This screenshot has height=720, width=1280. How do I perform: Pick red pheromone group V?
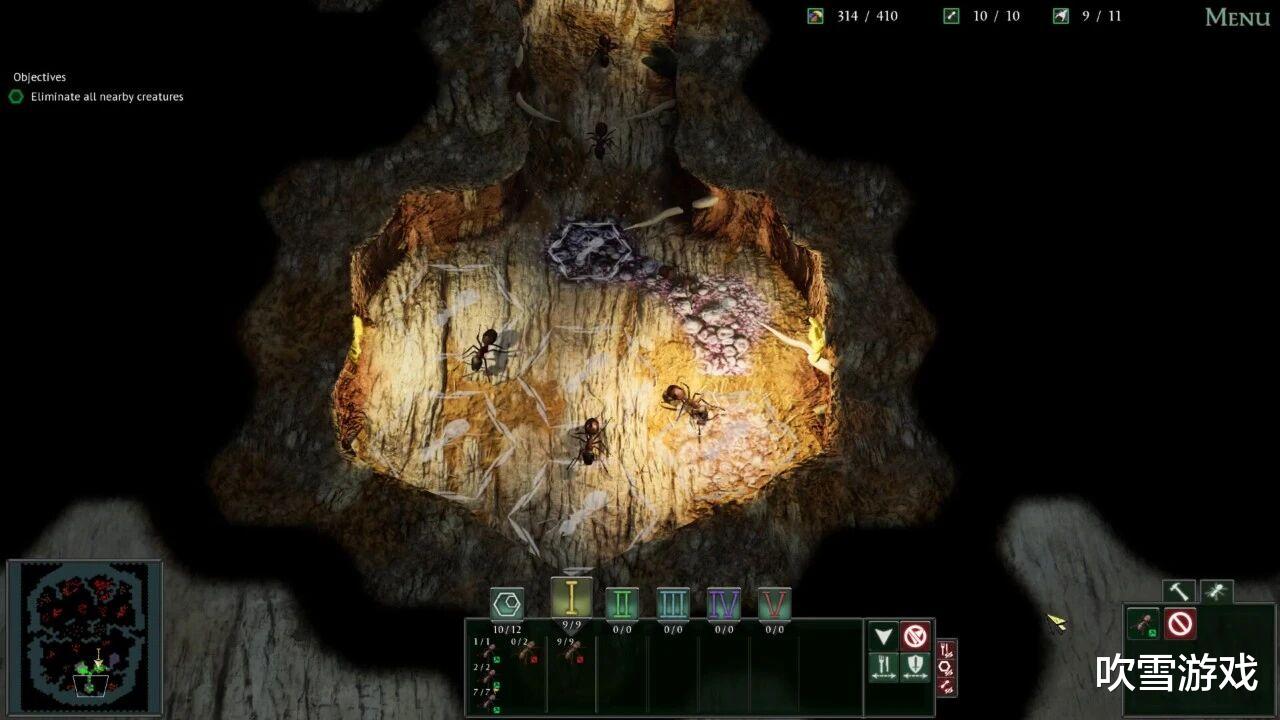pyautogui.click(x=775, y=604)
